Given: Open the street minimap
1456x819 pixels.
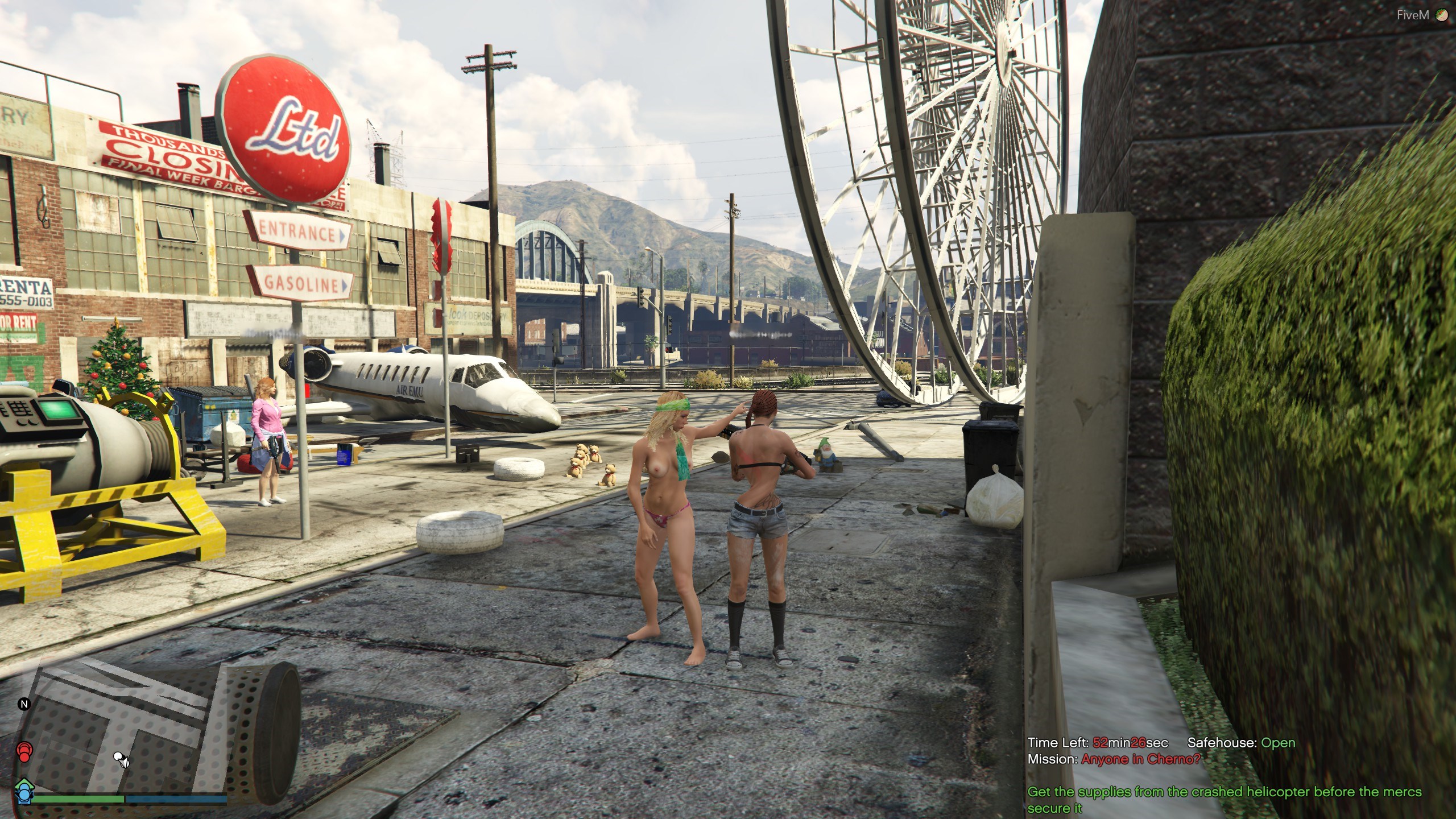Looking at the screenshot, I should coord(122,734).
